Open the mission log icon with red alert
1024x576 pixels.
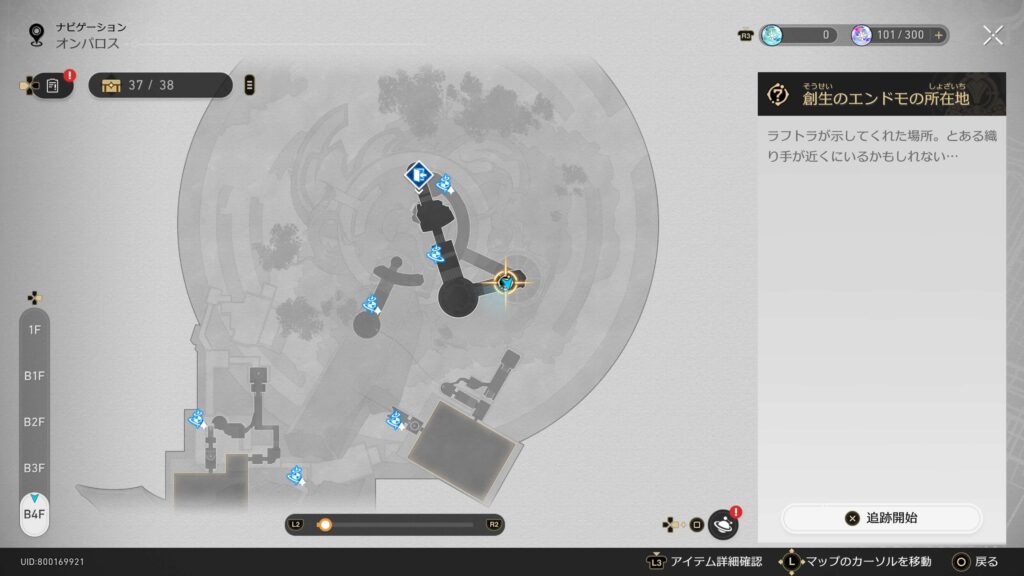(53, 86)
